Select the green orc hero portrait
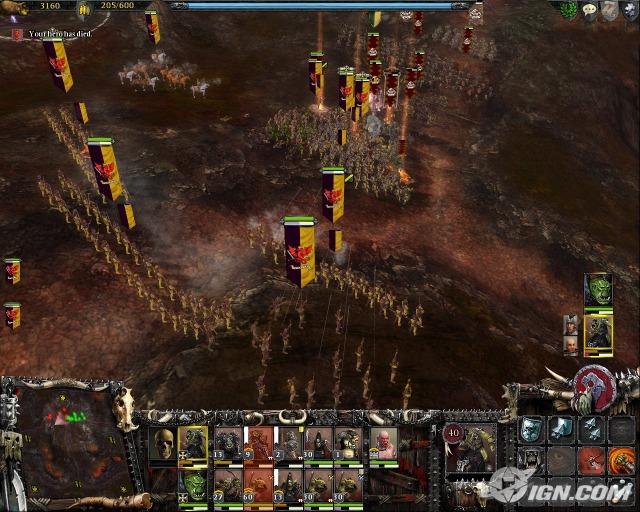This screenshot has width=640, height=512. pos(598,290)
